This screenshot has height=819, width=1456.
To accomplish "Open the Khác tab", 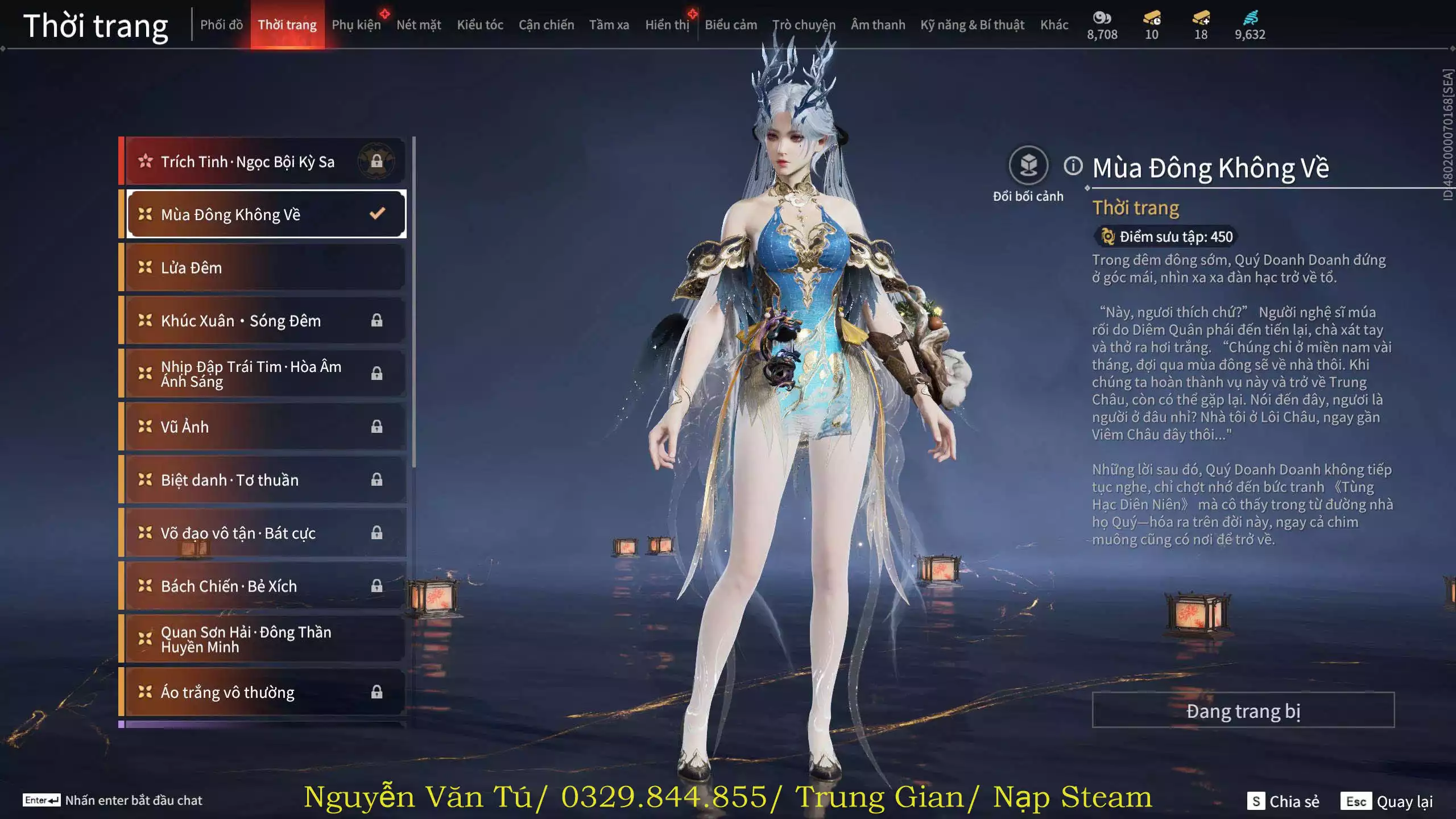I will coord(1054,25).
